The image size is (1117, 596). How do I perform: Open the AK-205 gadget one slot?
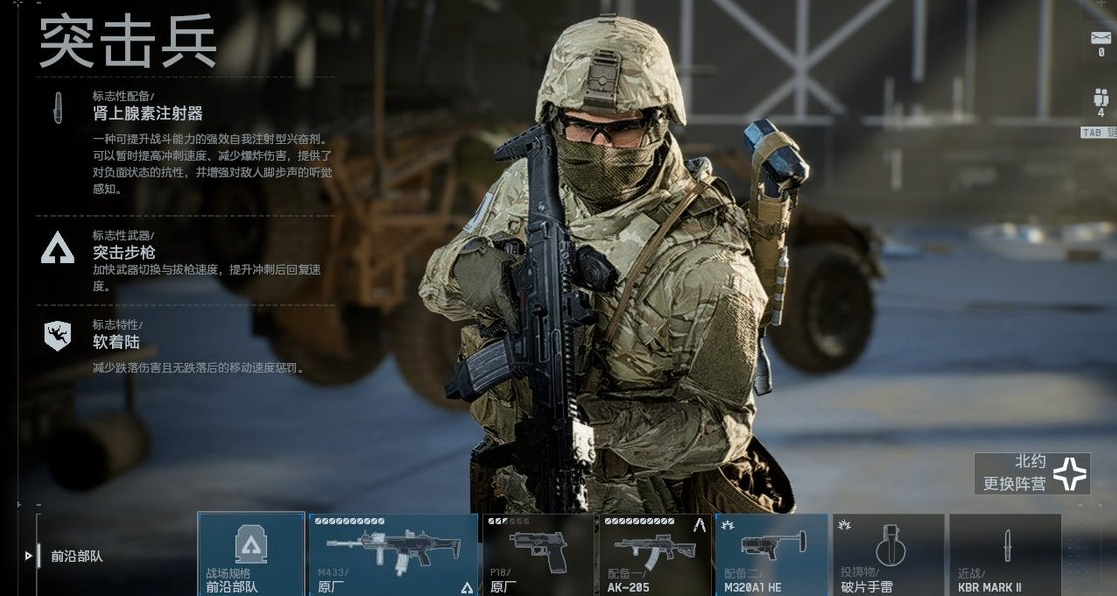coord(655,554)
